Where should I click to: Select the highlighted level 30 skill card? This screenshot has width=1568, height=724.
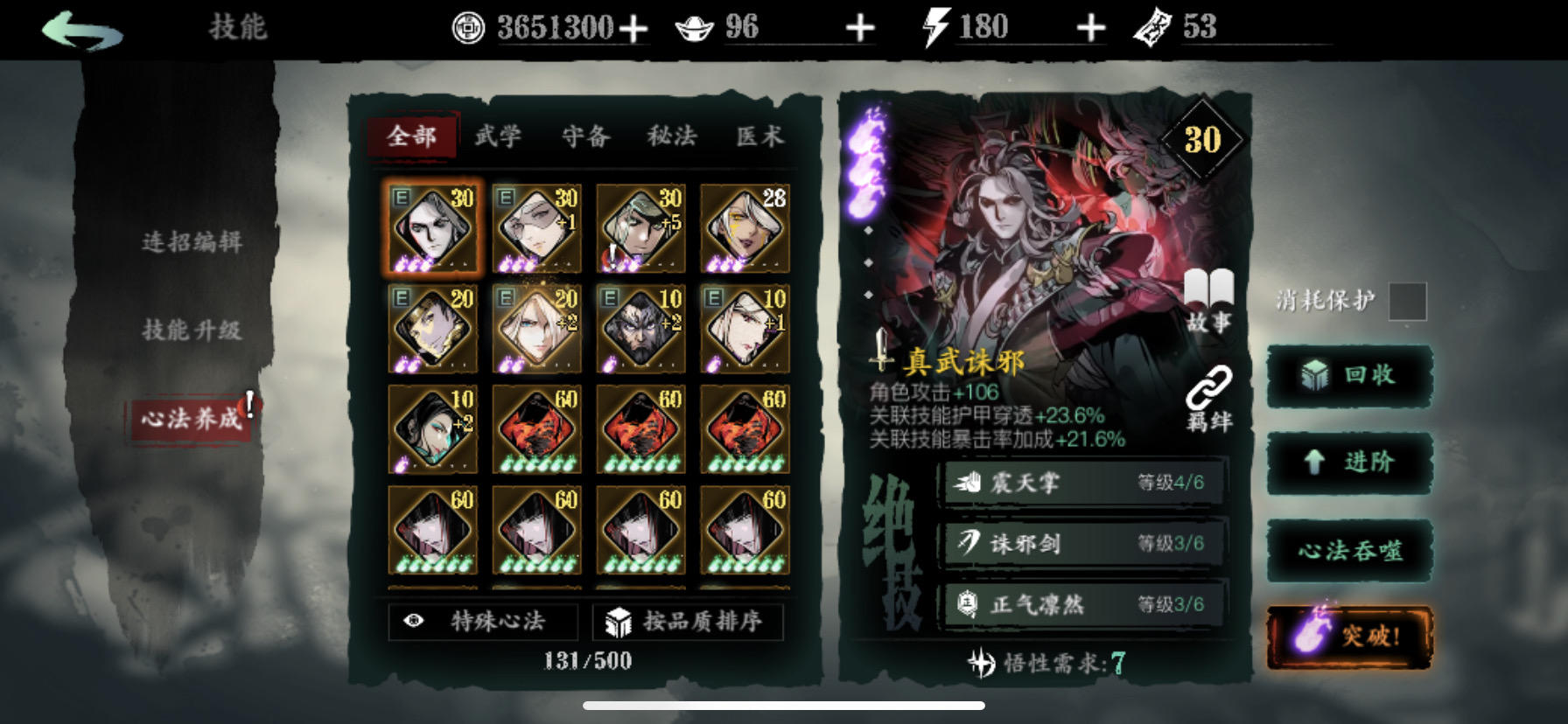432,227
